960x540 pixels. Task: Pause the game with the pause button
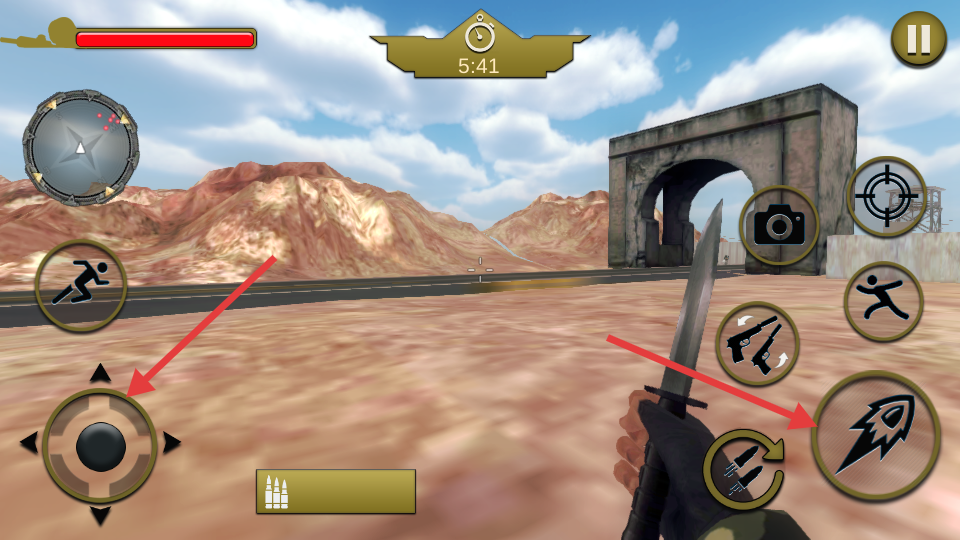click(x=919, y=40)
